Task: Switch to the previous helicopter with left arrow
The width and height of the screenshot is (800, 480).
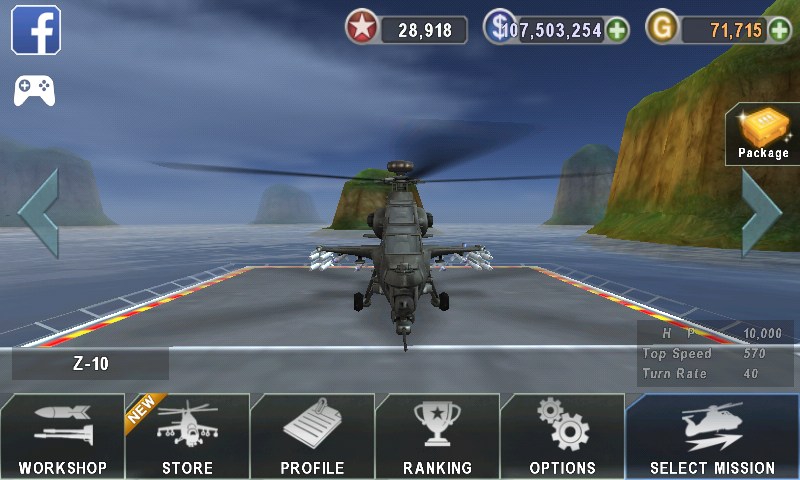Action: pos(38,213)
